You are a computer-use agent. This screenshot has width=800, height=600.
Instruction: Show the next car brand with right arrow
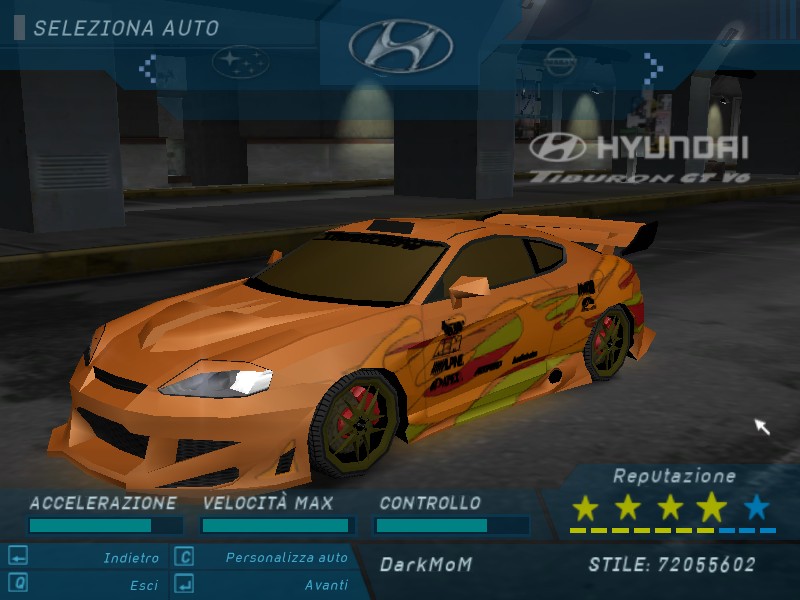pyautogui.click(x=653, y=68)
